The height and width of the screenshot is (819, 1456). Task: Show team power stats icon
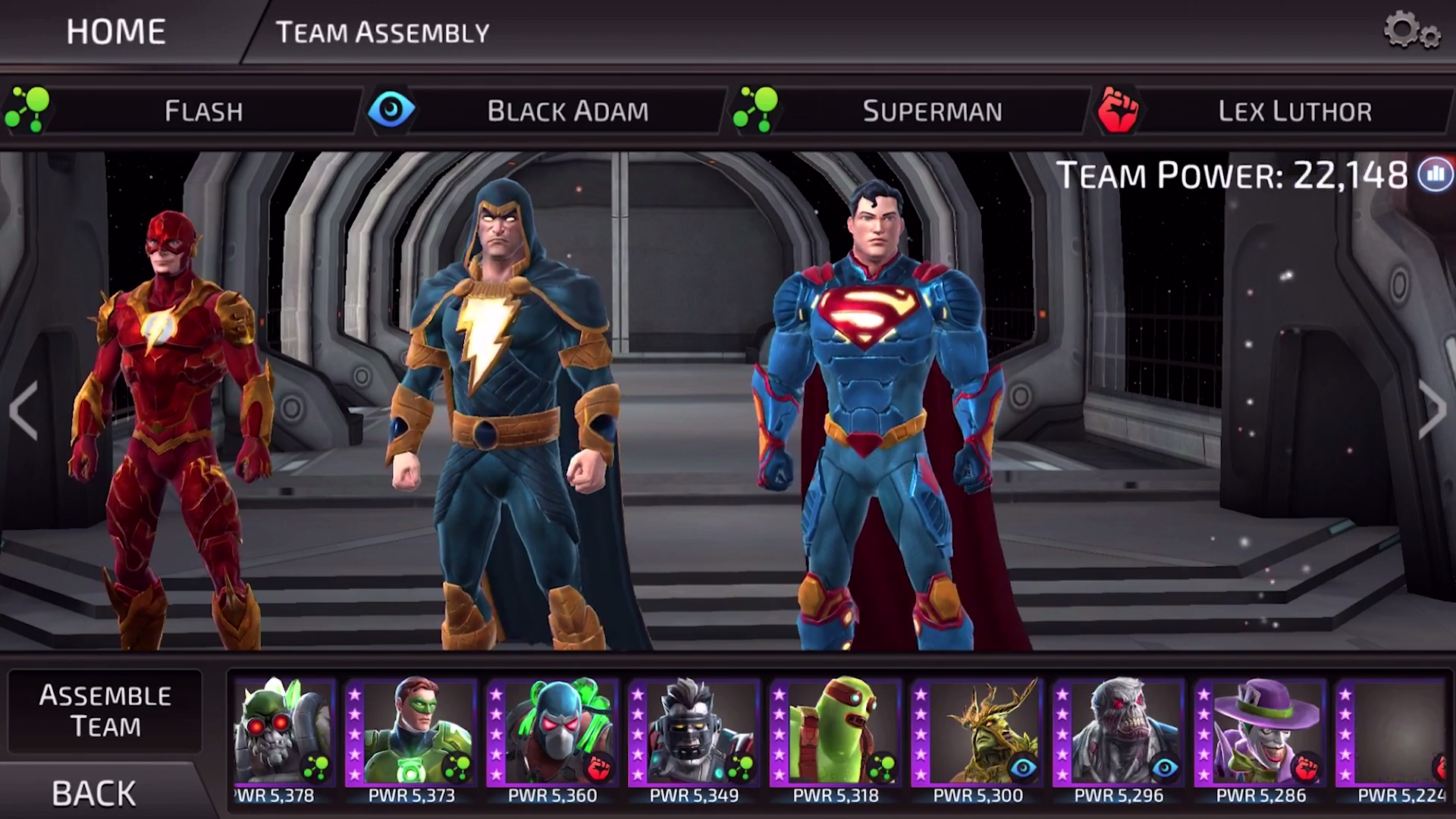pos(1435,175)
